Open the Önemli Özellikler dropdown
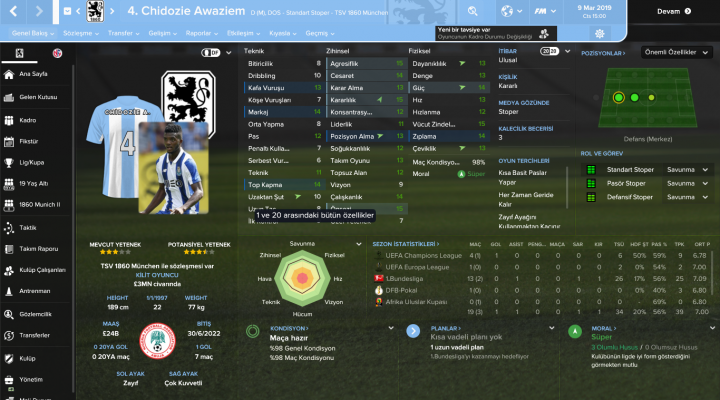 680,52
